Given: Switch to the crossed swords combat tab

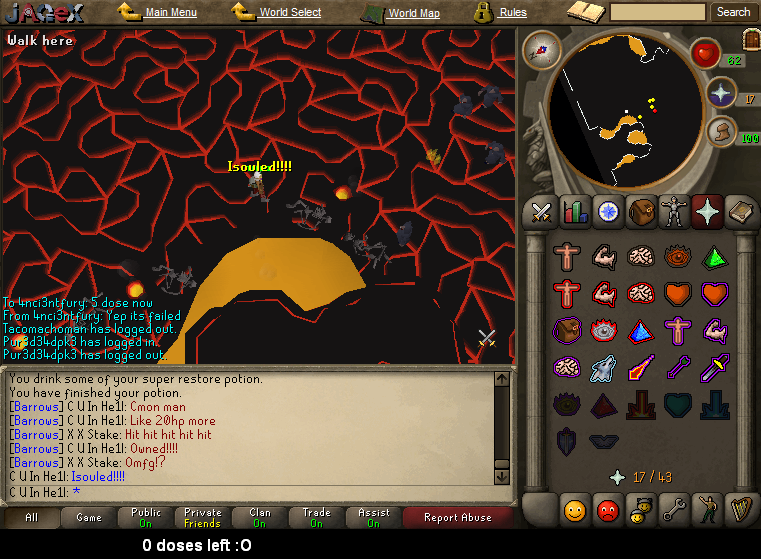Looking at the screenshot, I should point(542,212).
